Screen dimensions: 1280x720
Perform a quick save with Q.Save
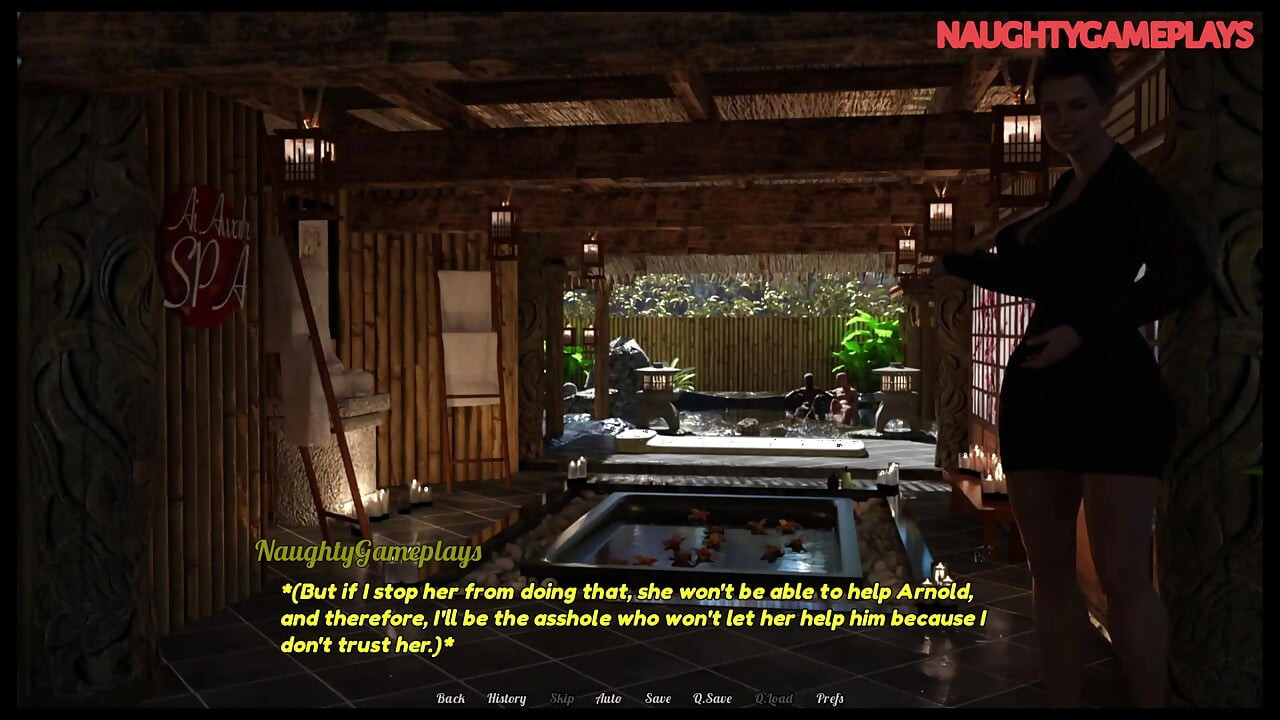pyautogui.click(x=712, y=699)
